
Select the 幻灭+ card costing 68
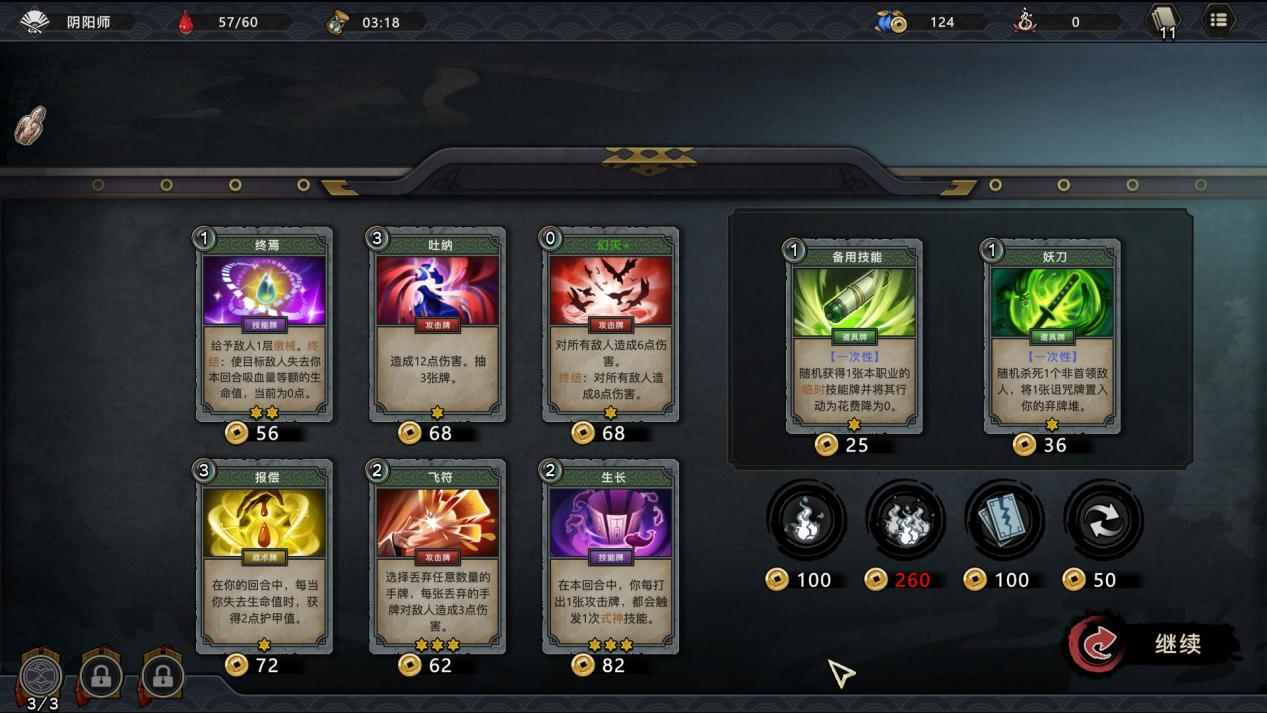(612, 324)
